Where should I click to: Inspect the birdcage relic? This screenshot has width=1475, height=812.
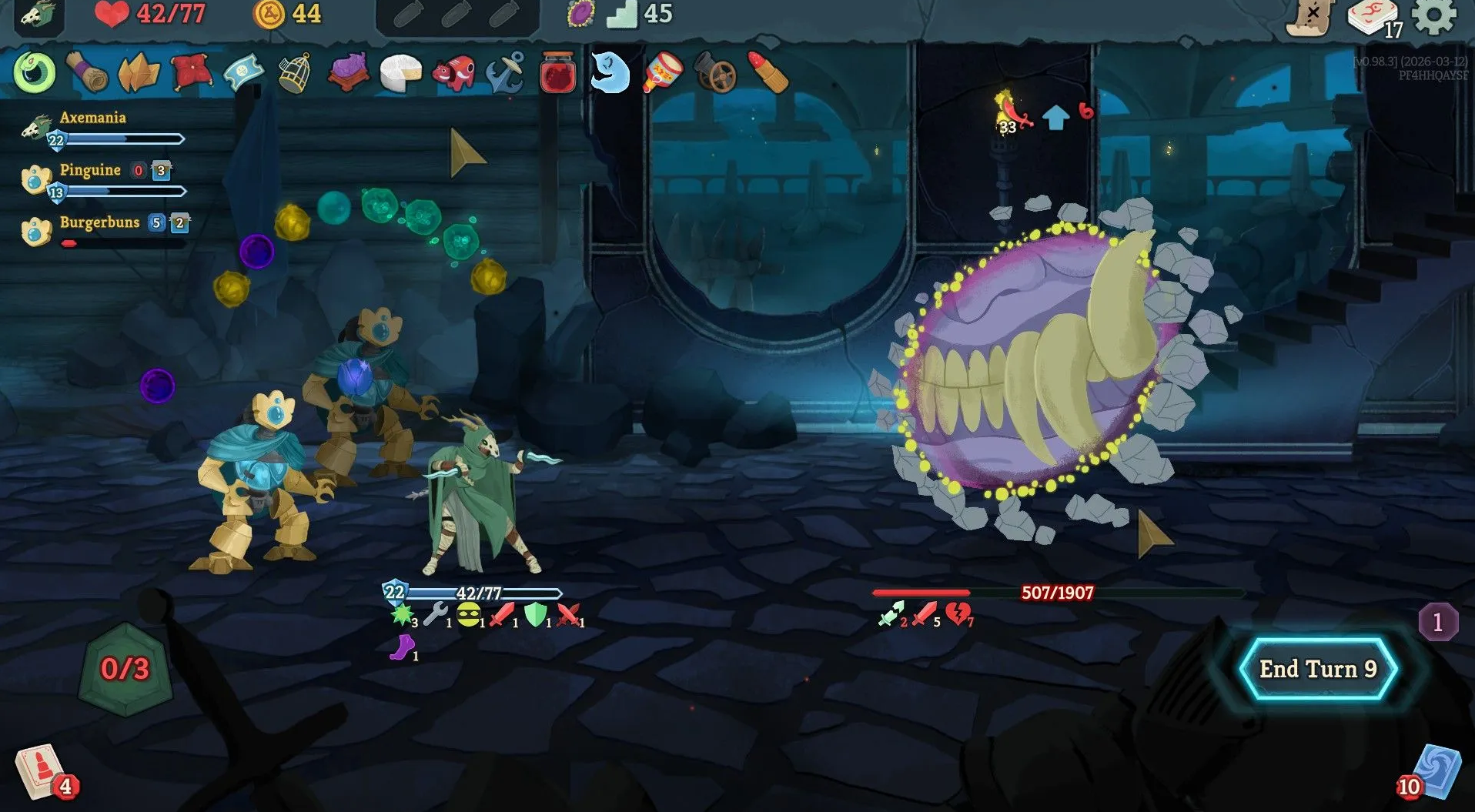pos(294,73)
